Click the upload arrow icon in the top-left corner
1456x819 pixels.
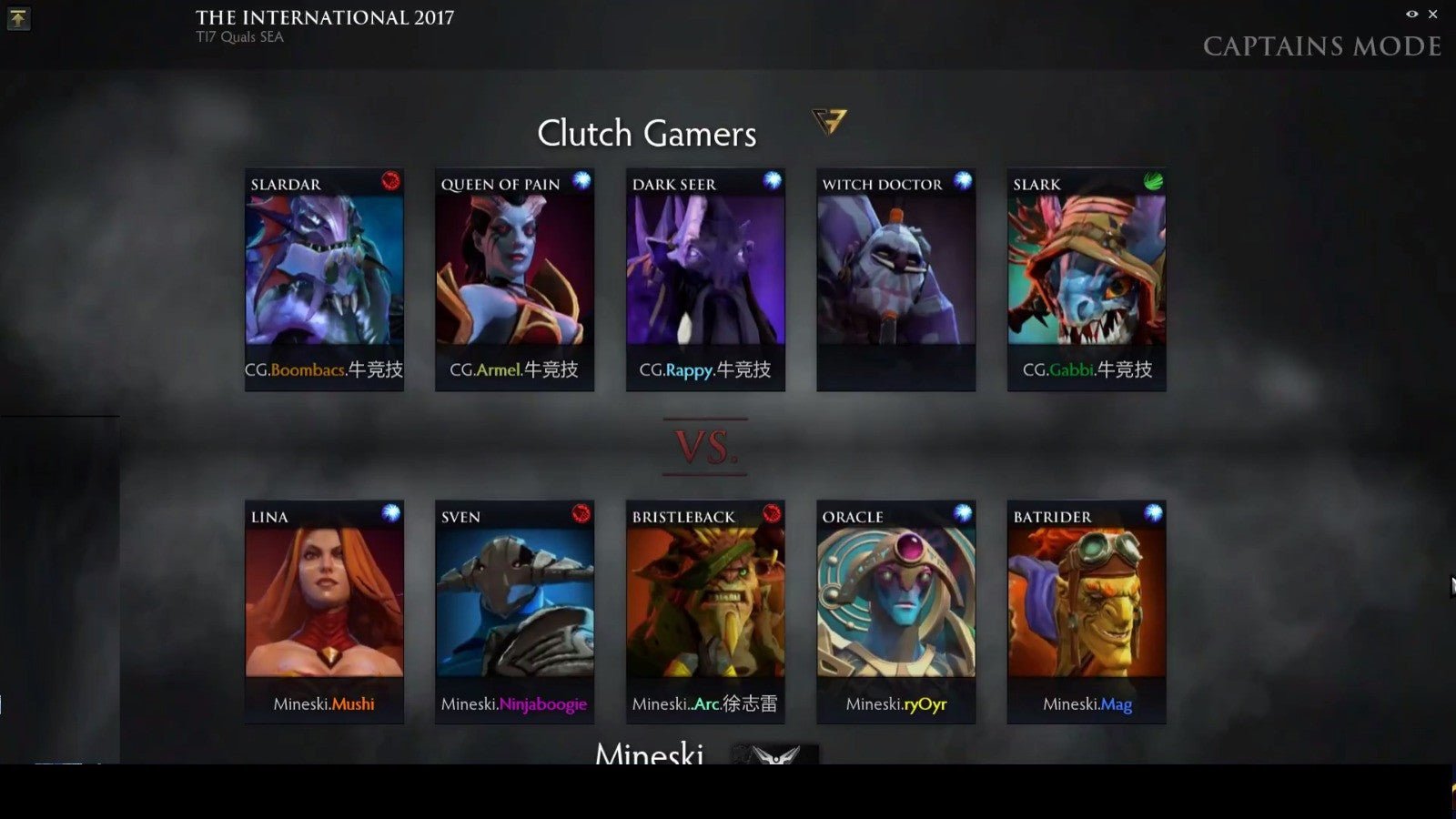pos(19,19)
